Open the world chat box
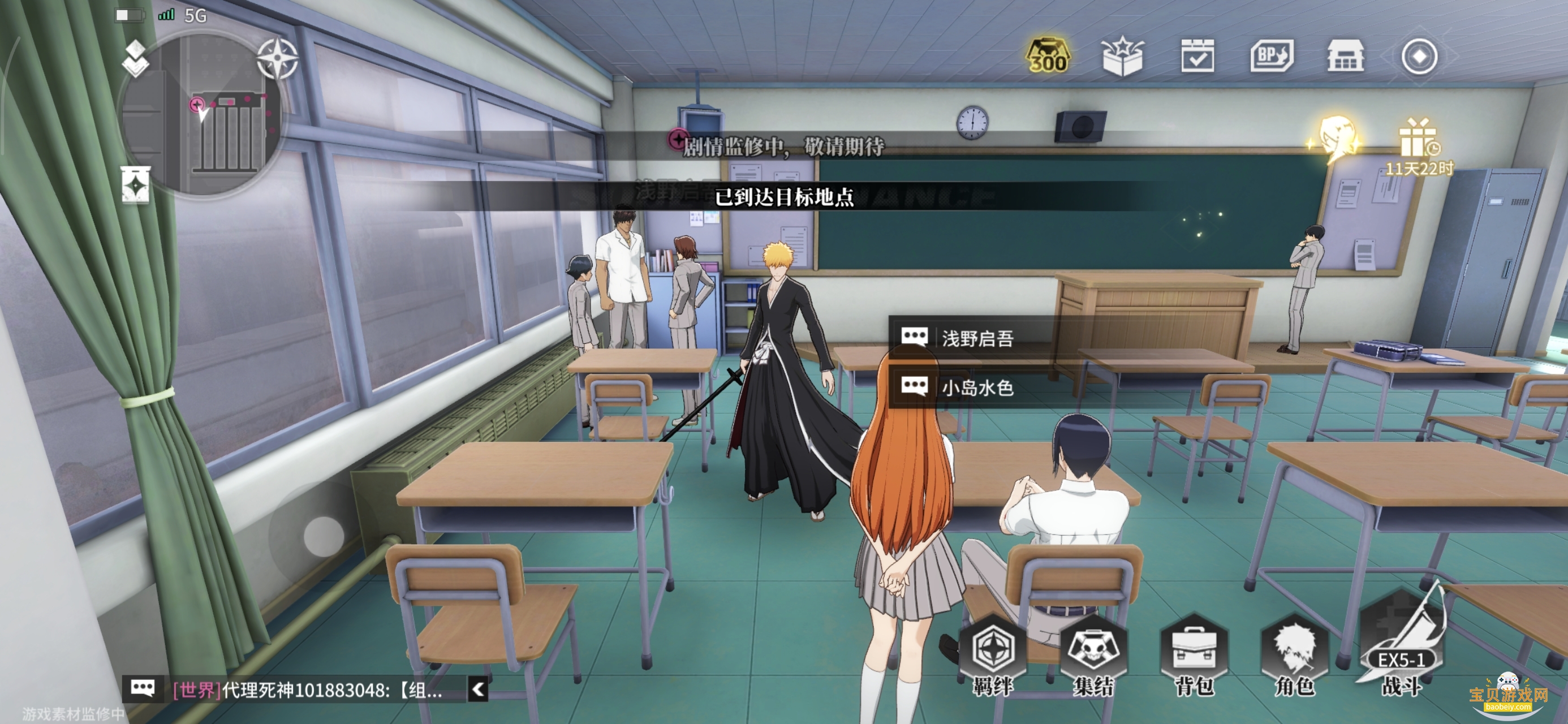Screen dimensions: 1568x724 [x=304, y=690]
